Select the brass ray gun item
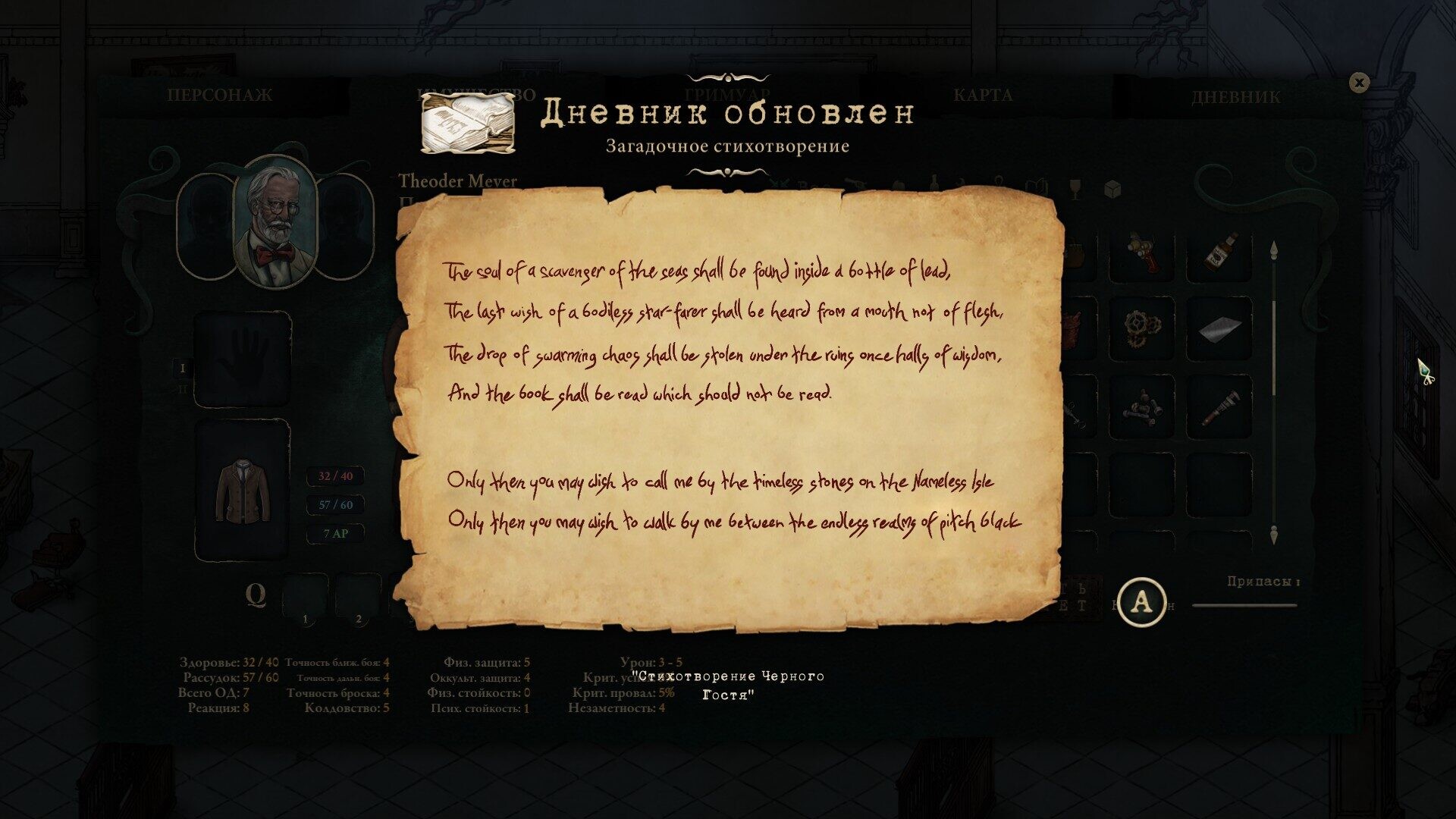 tap(1142, 253)
